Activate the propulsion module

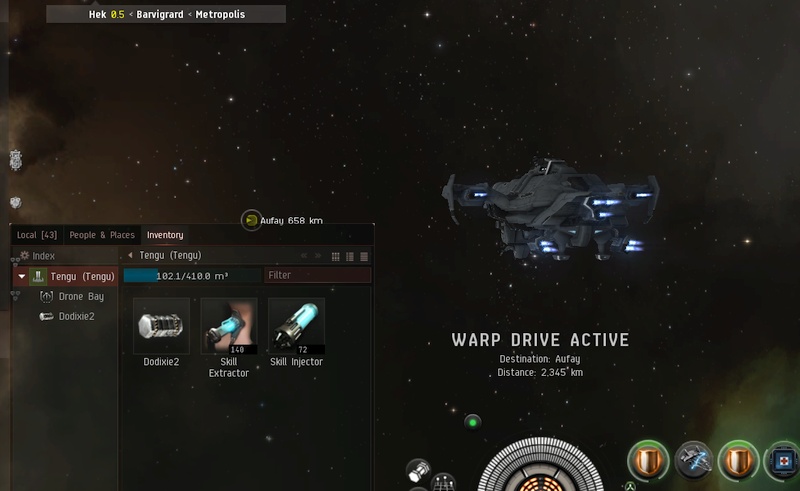coord(694,461)
